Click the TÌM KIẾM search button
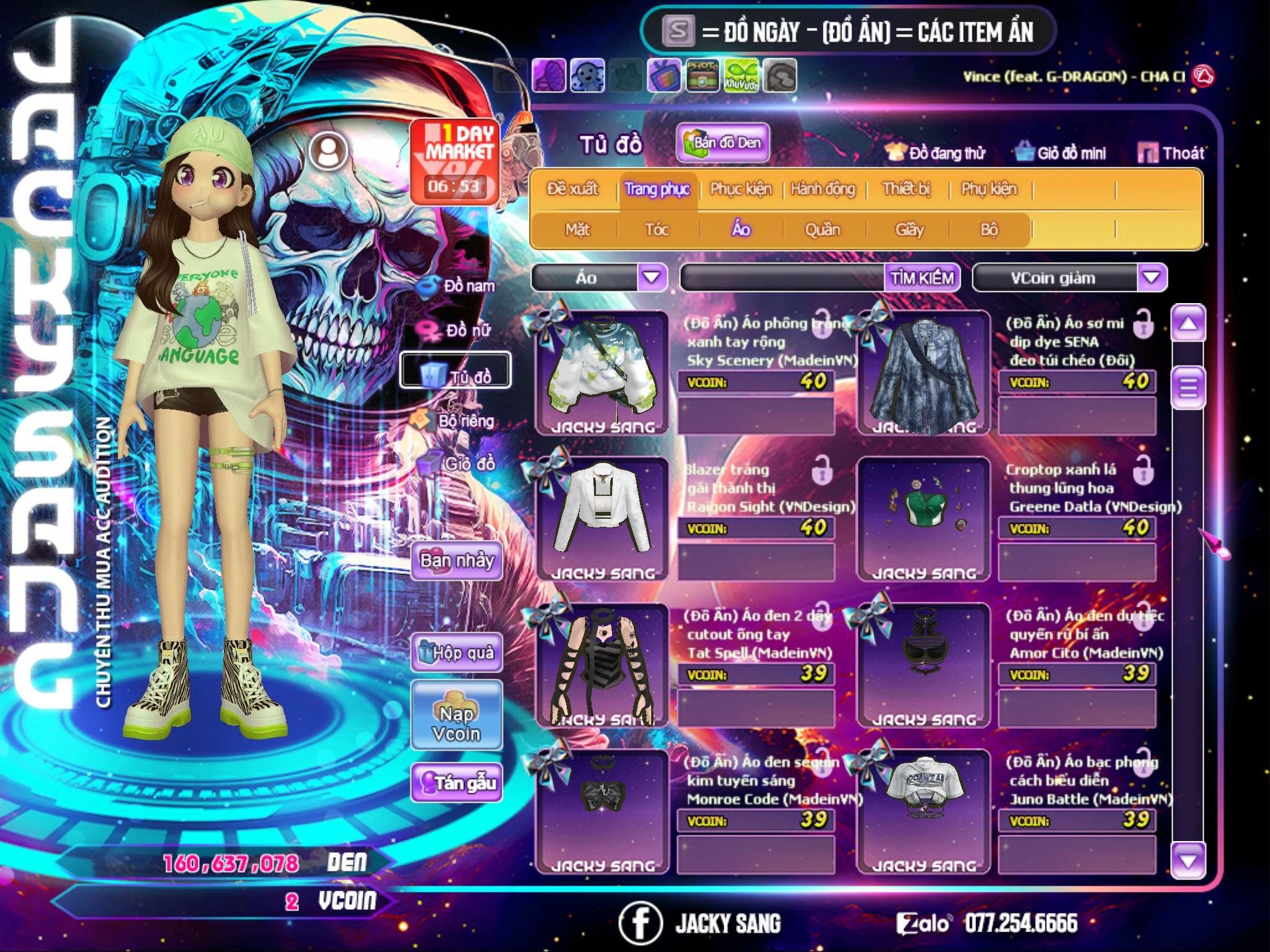This screenshot has height=952, width=1270. 921,278
